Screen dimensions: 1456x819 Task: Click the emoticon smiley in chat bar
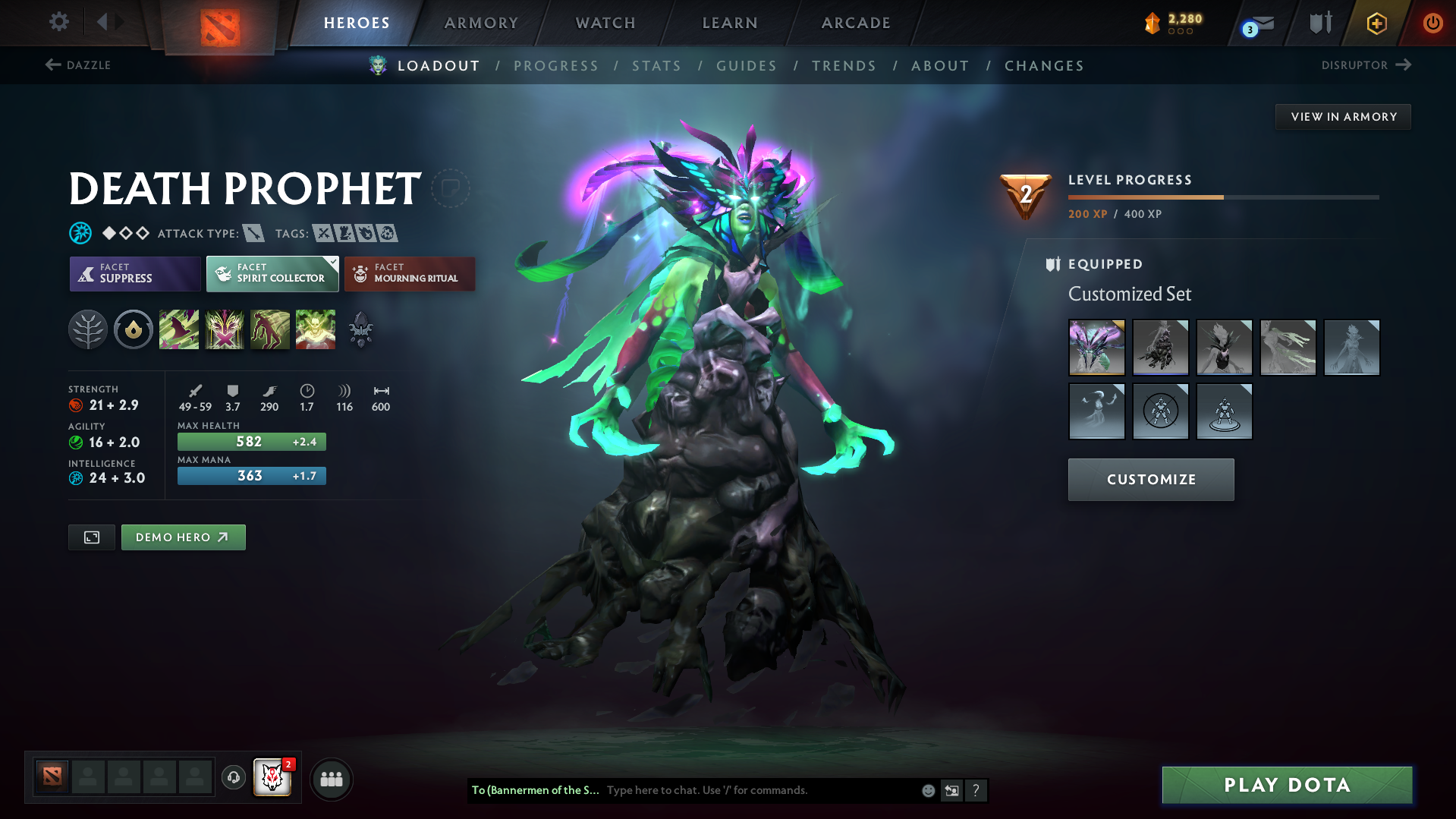coord(928,790)
